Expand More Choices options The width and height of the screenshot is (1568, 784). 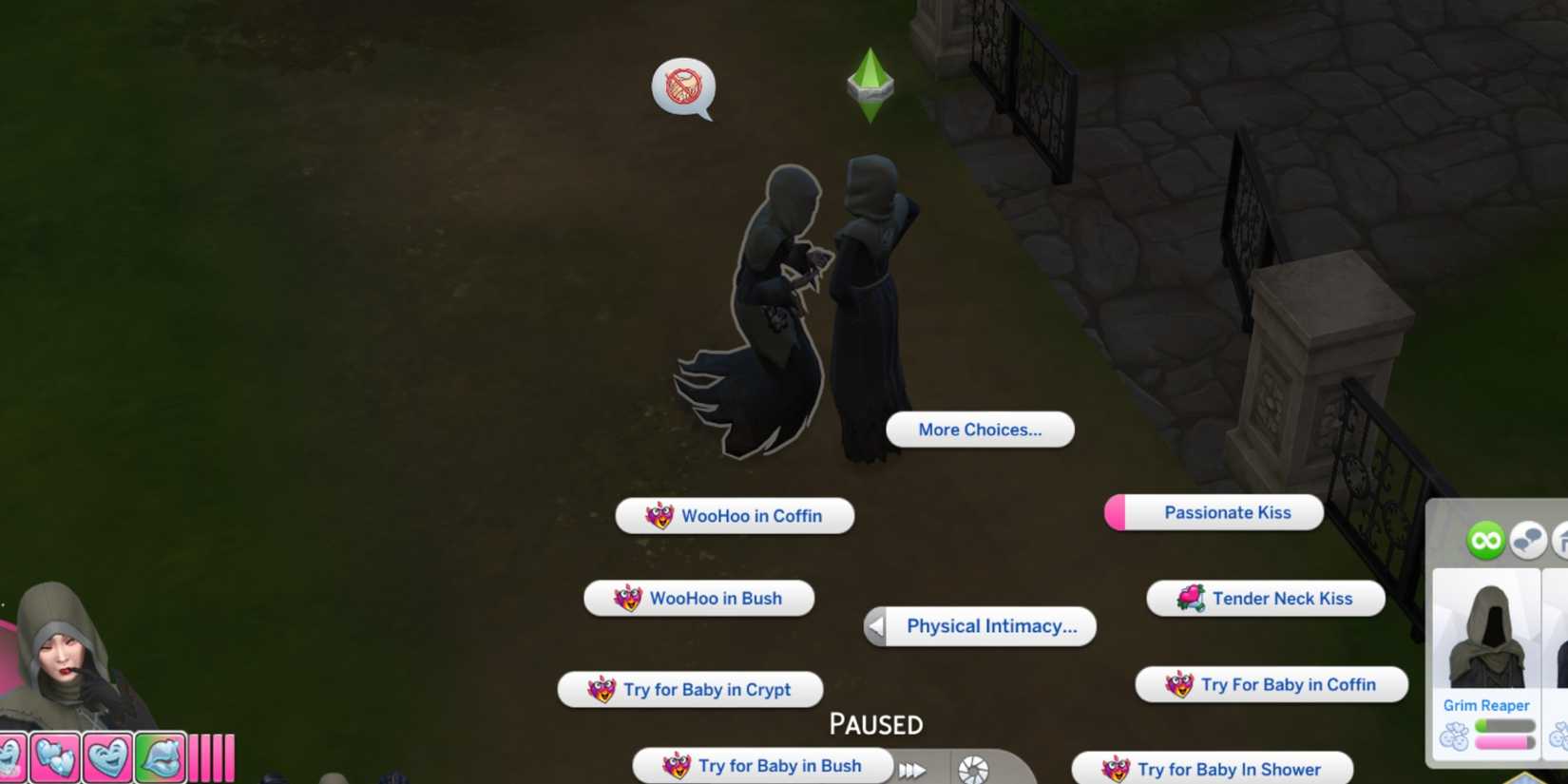pos(979,430)
